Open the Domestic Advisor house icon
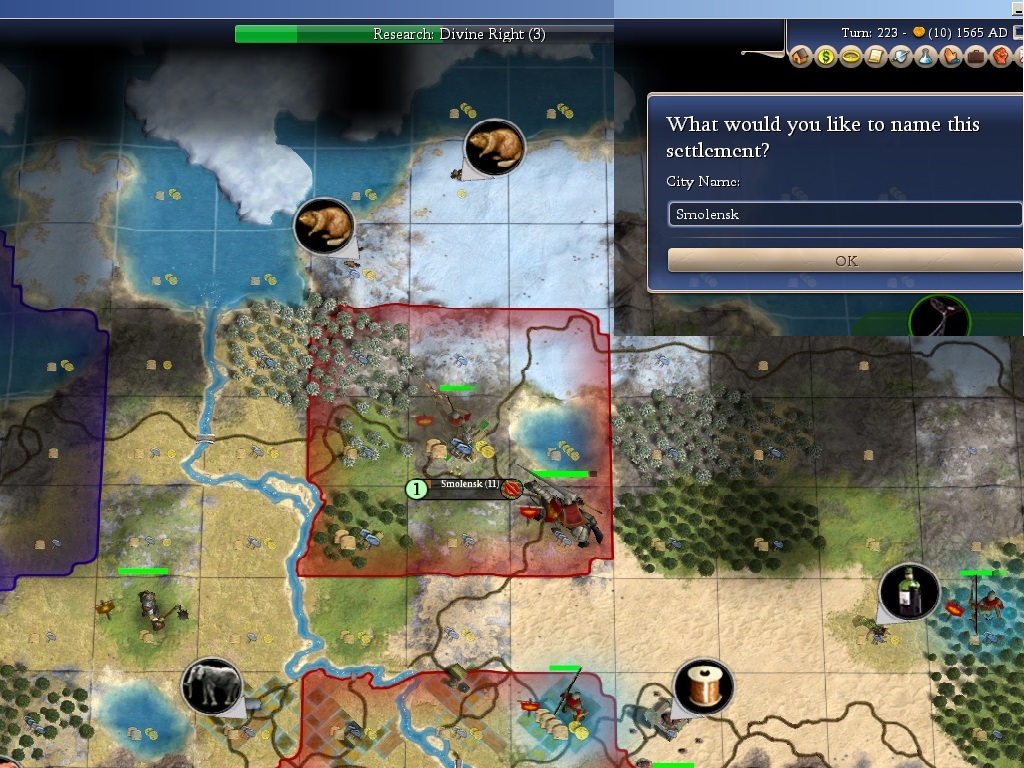This screenshot has height=768, width=1024. [x=801, y=57]
